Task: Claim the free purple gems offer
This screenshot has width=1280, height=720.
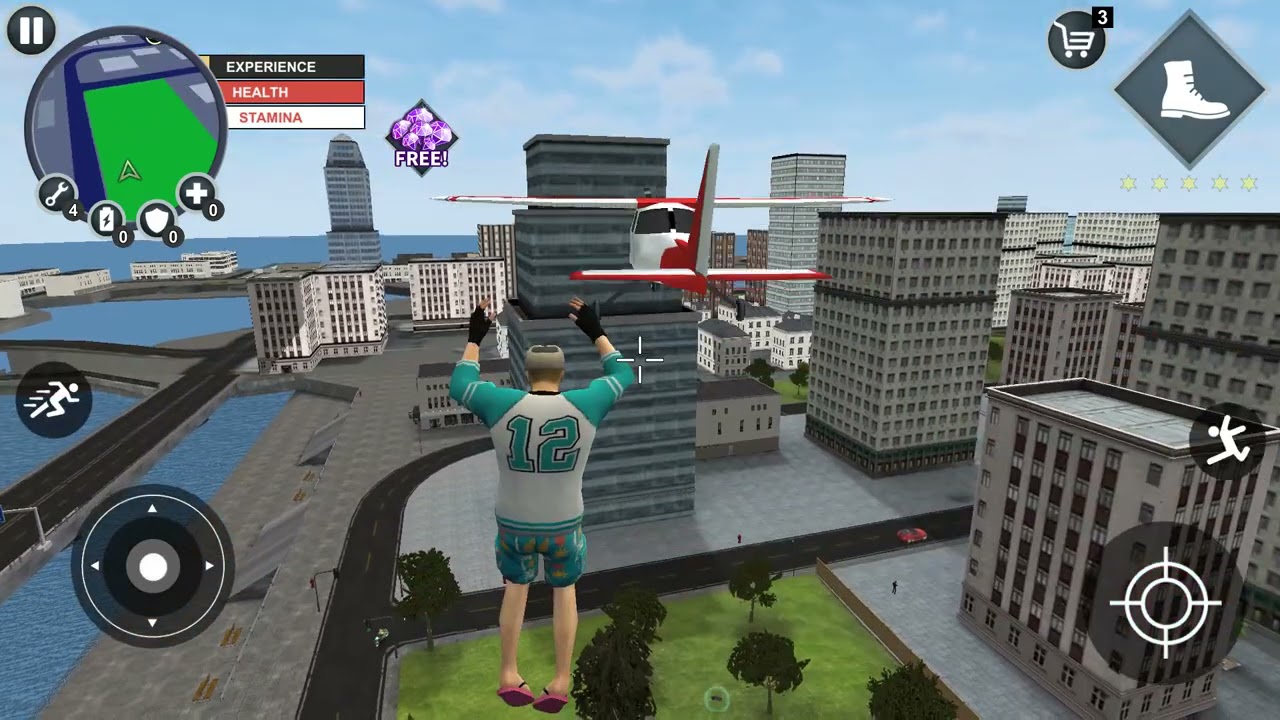Action: click(421, 136)
